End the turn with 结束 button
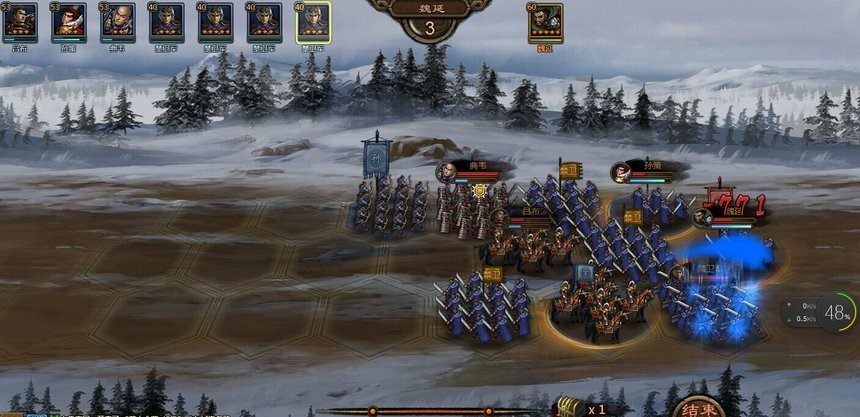Viewport: 860px width, 417px height. point(698,407)
